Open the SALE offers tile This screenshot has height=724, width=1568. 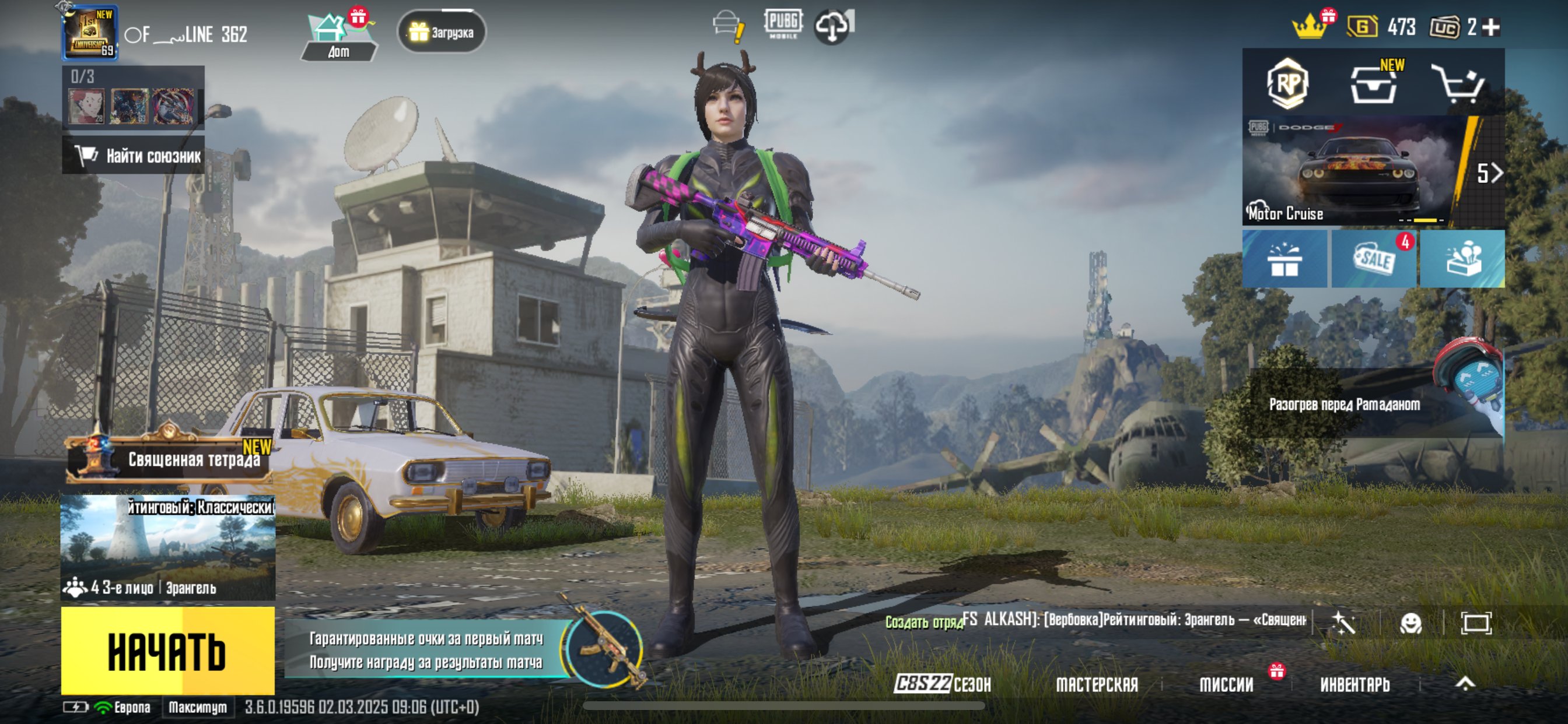1374,259
